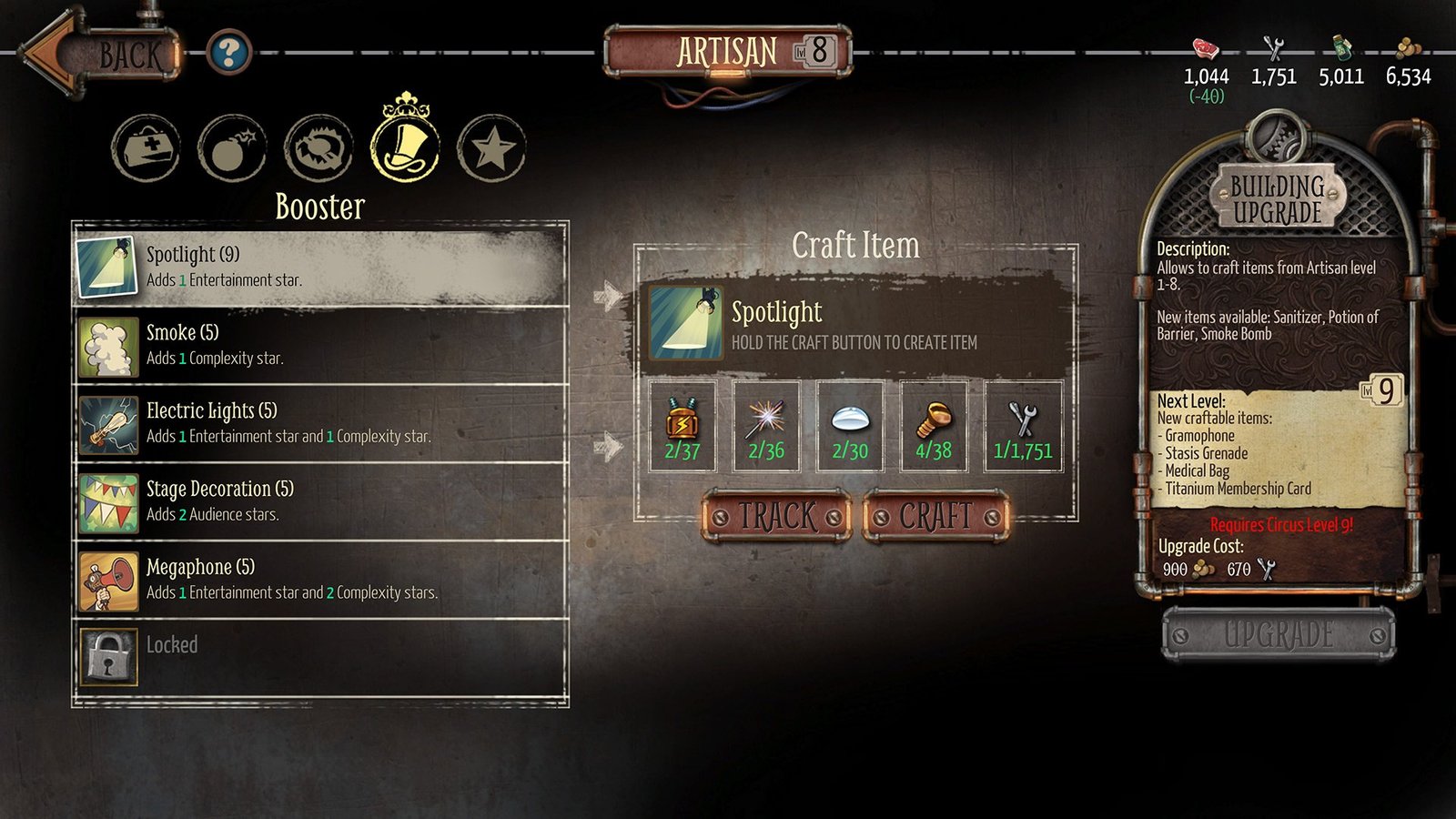The image size is (1456, 819).
Task: Select the sparkler ingredient slot
Action: click(766, 426)
